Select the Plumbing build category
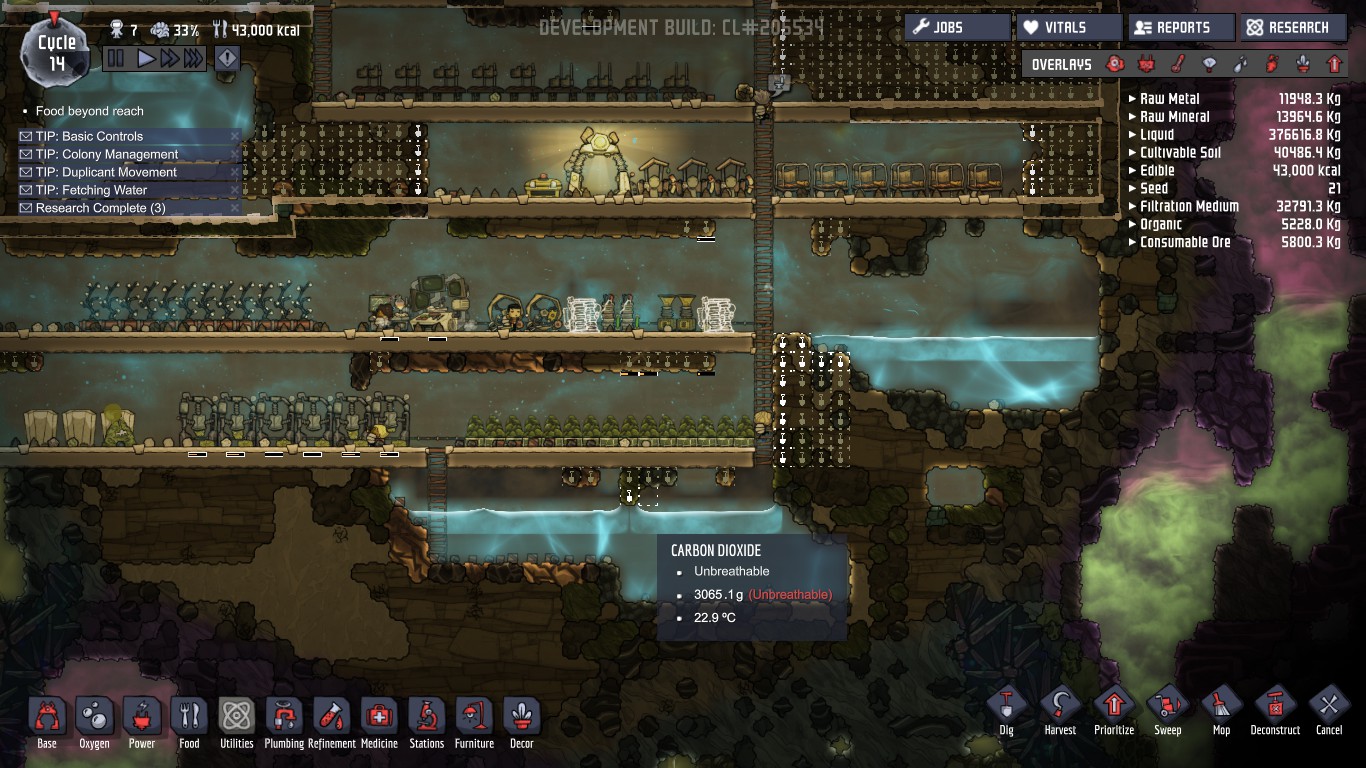Screen dimensions: 1366x768 tap(284, 718)
